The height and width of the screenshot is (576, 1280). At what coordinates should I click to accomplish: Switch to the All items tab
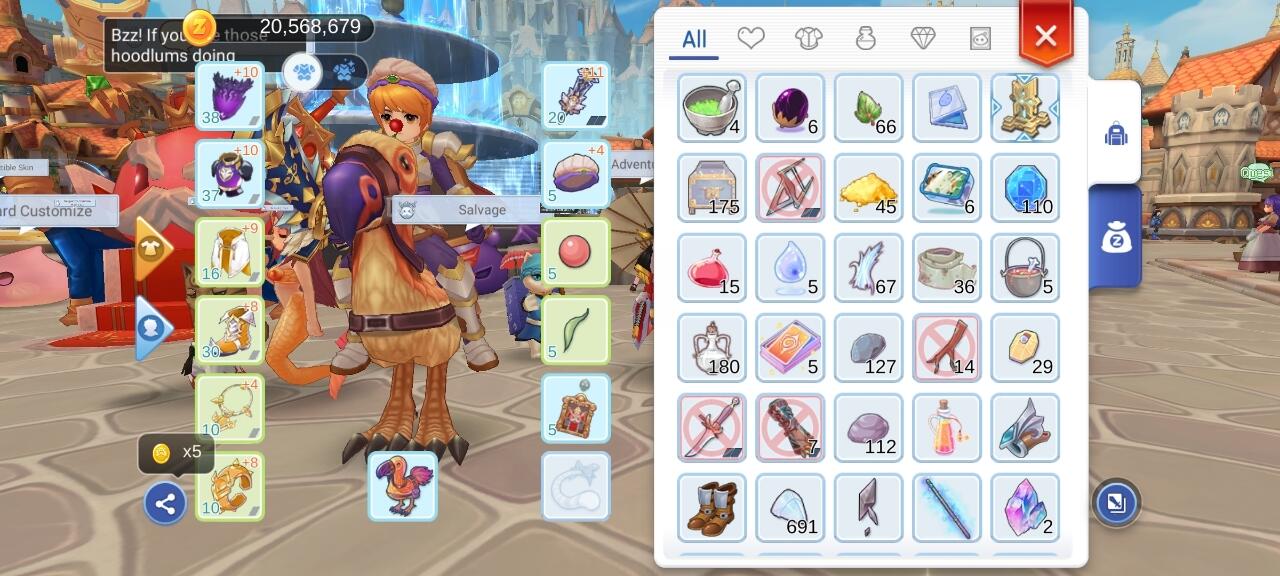click(x=694, y=39)
